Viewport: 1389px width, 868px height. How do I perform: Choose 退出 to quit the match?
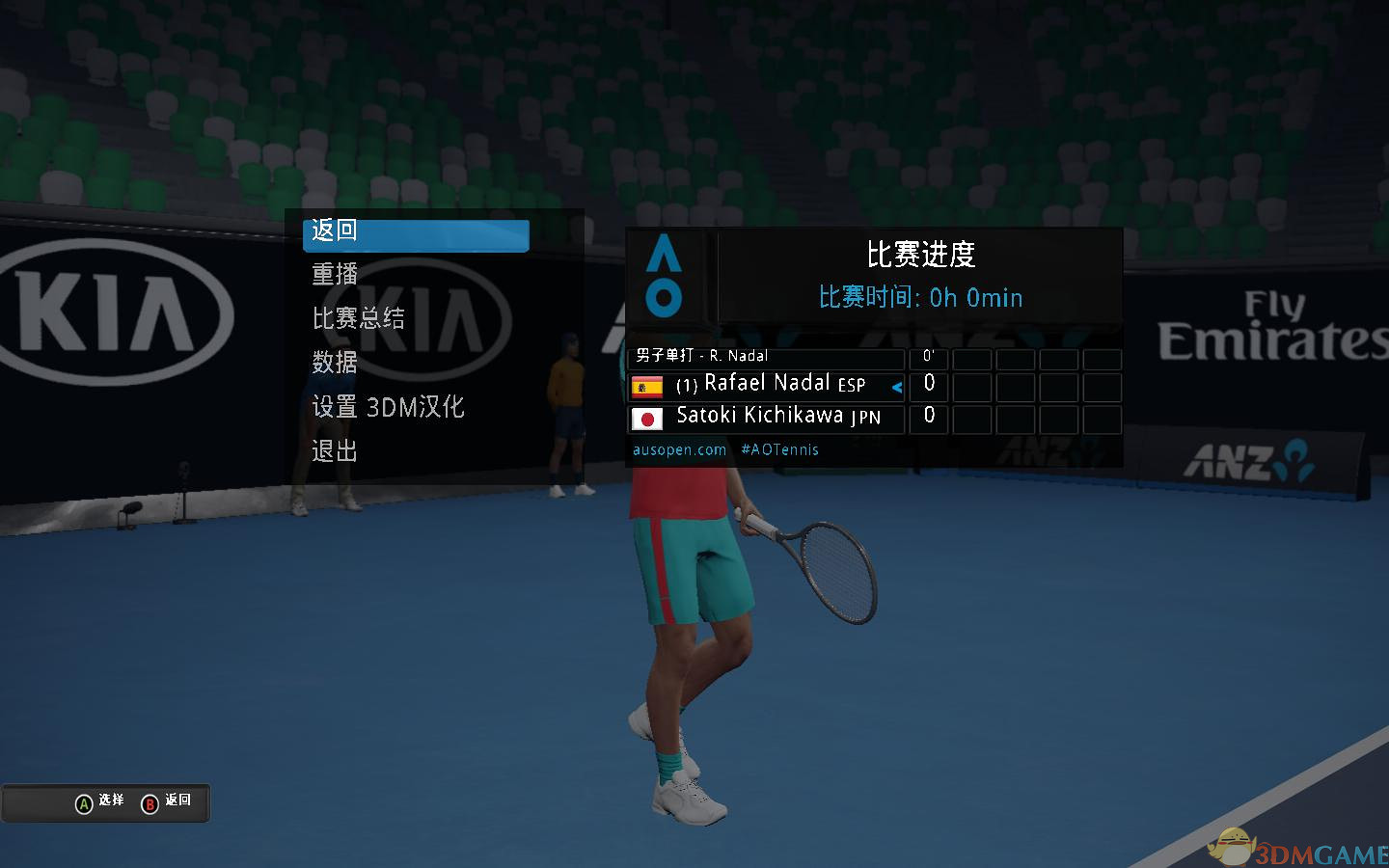[x=335, y=451]
